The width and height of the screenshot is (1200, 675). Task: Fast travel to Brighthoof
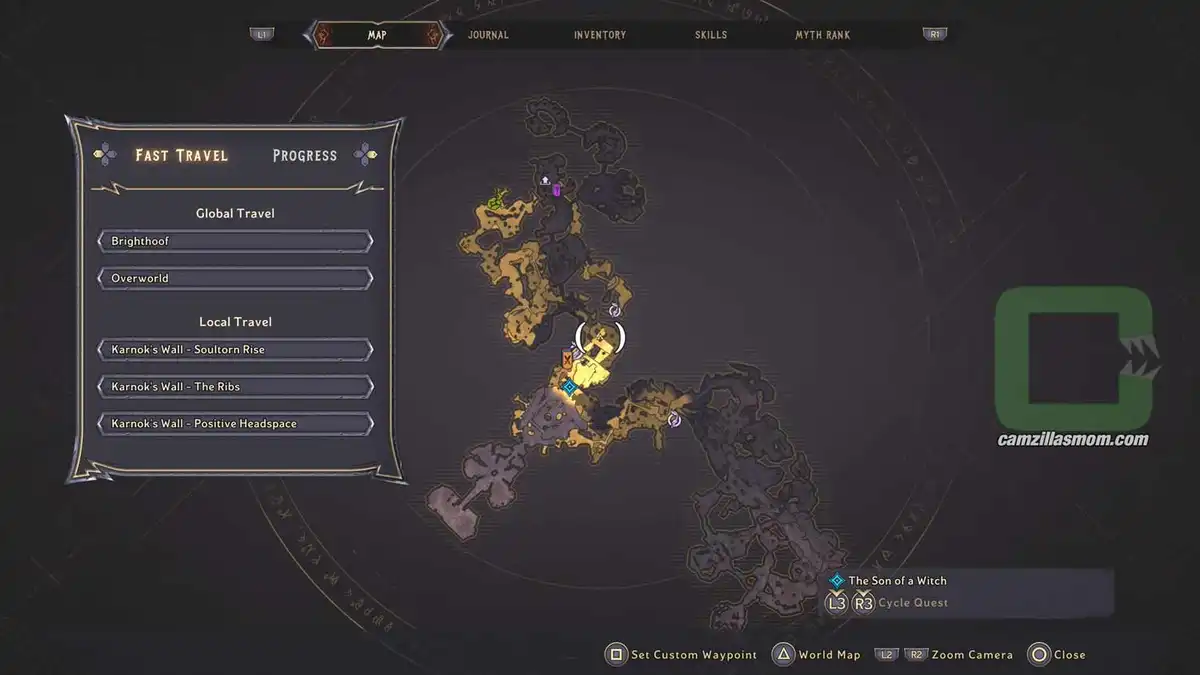(x=236, y=241)
